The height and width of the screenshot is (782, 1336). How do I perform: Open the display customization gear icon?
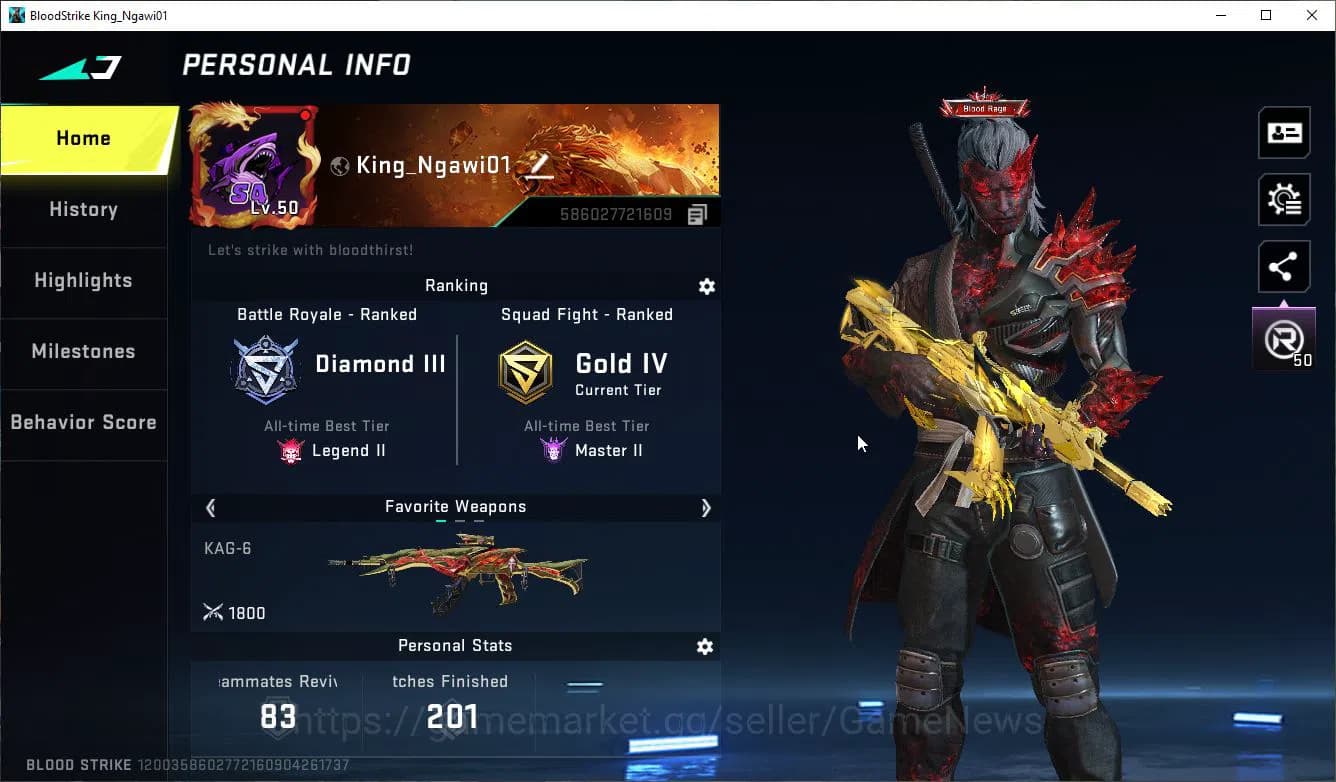point(1284,199)
